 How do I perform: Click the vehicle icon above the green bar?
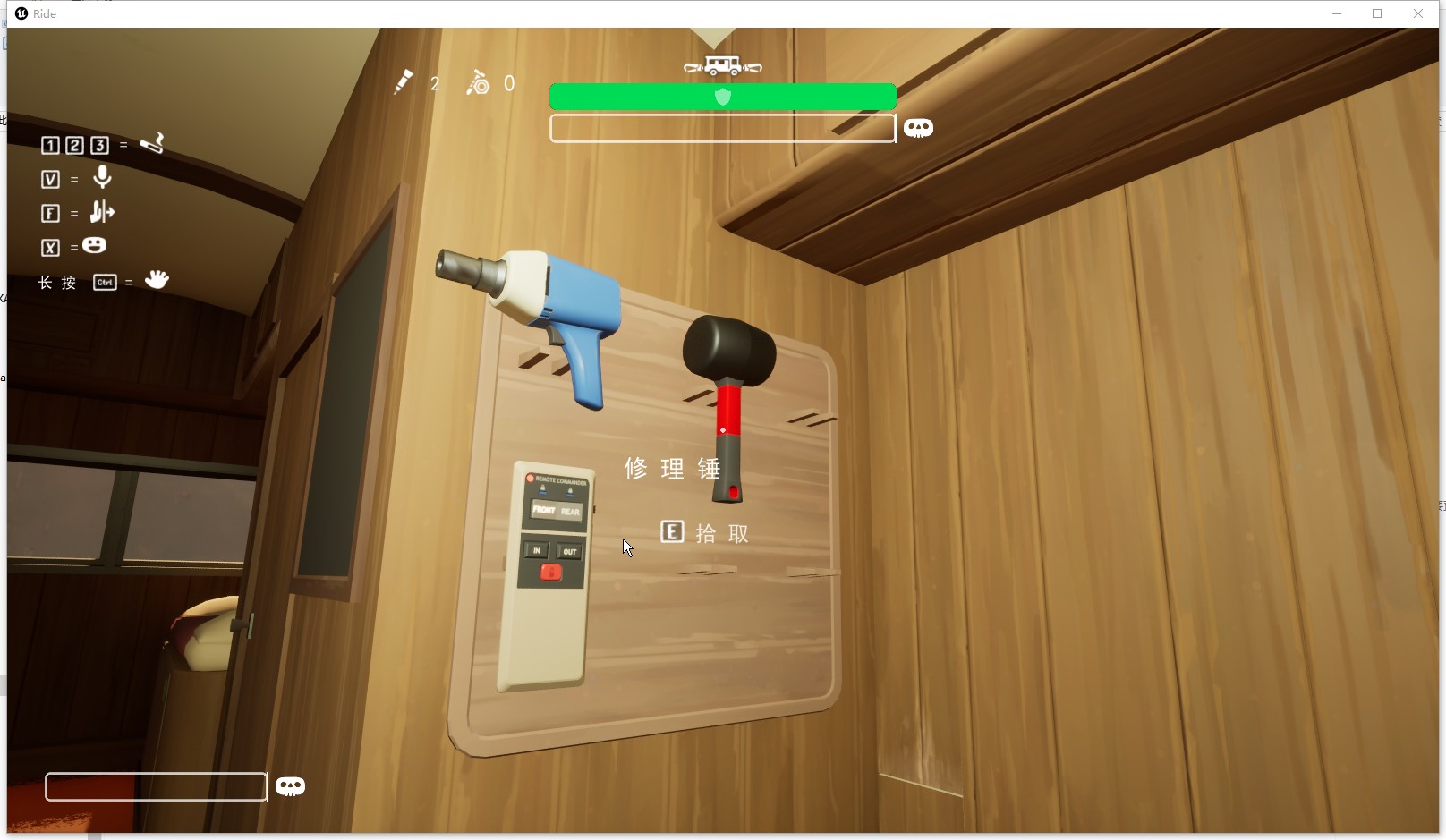722,65
